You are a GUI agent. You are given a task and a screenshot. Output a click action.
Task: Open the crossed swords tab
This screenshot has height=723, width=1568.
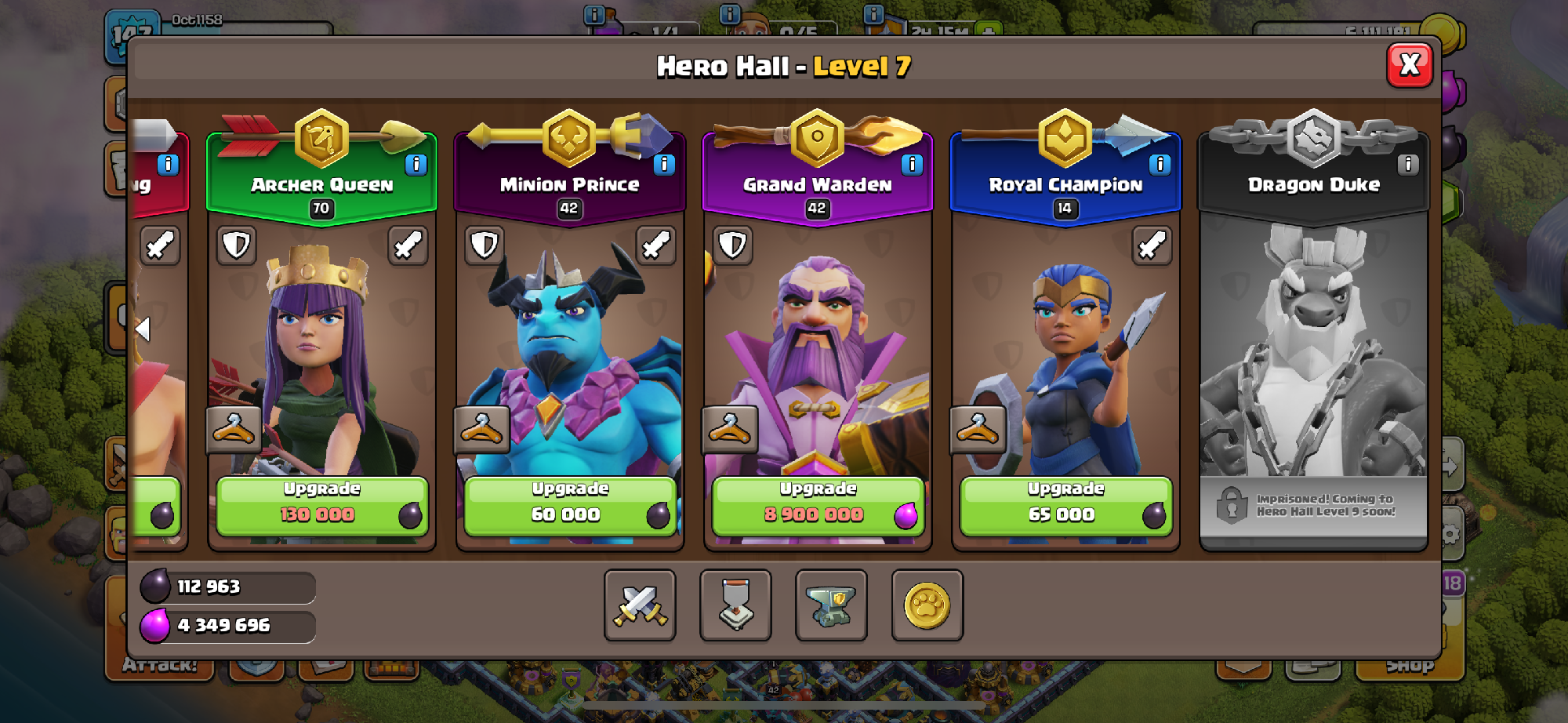(640, 605)
